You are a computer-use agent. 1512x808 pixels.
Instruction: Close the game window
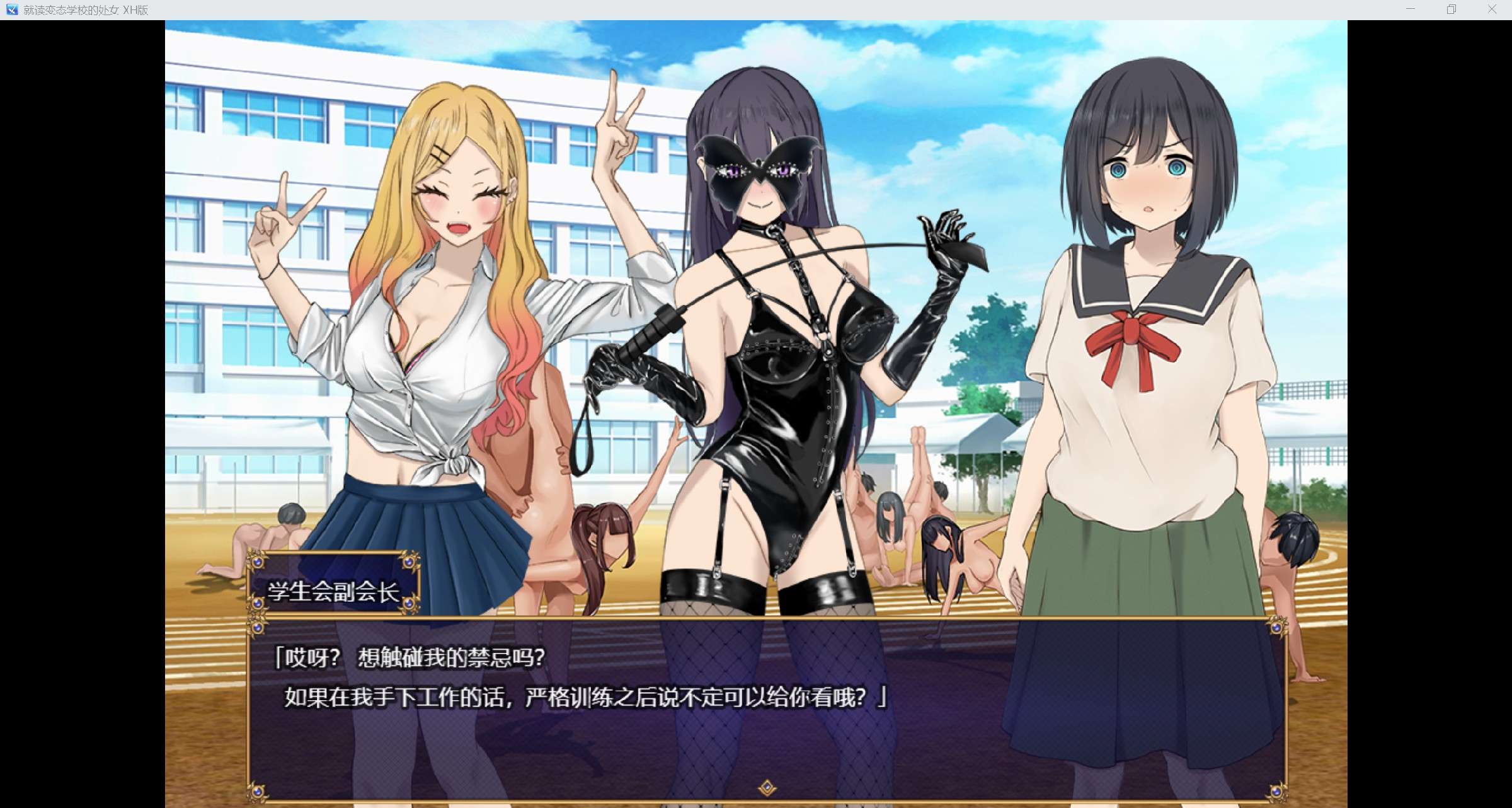[x=1491, y=9]
